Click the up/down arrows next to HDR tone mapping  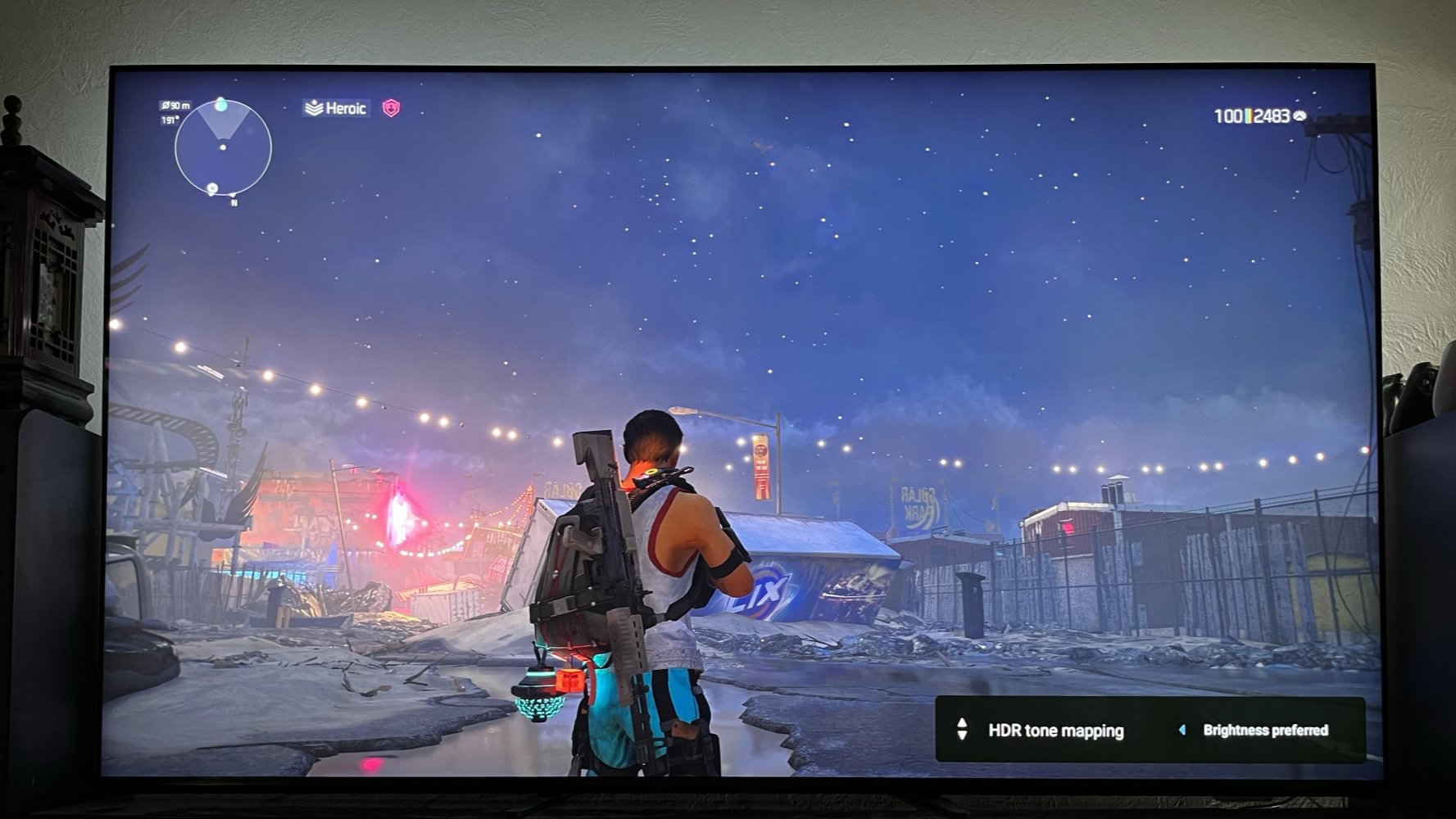point(962,730)
